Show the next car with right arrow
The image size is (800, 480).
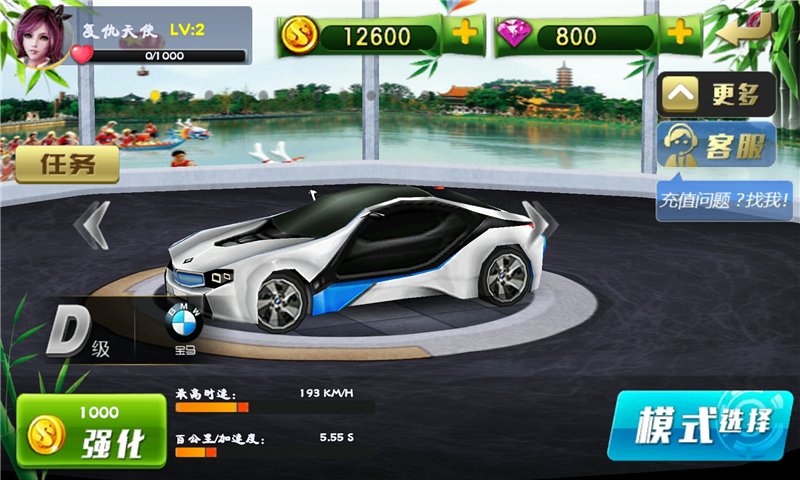(541, 223)
